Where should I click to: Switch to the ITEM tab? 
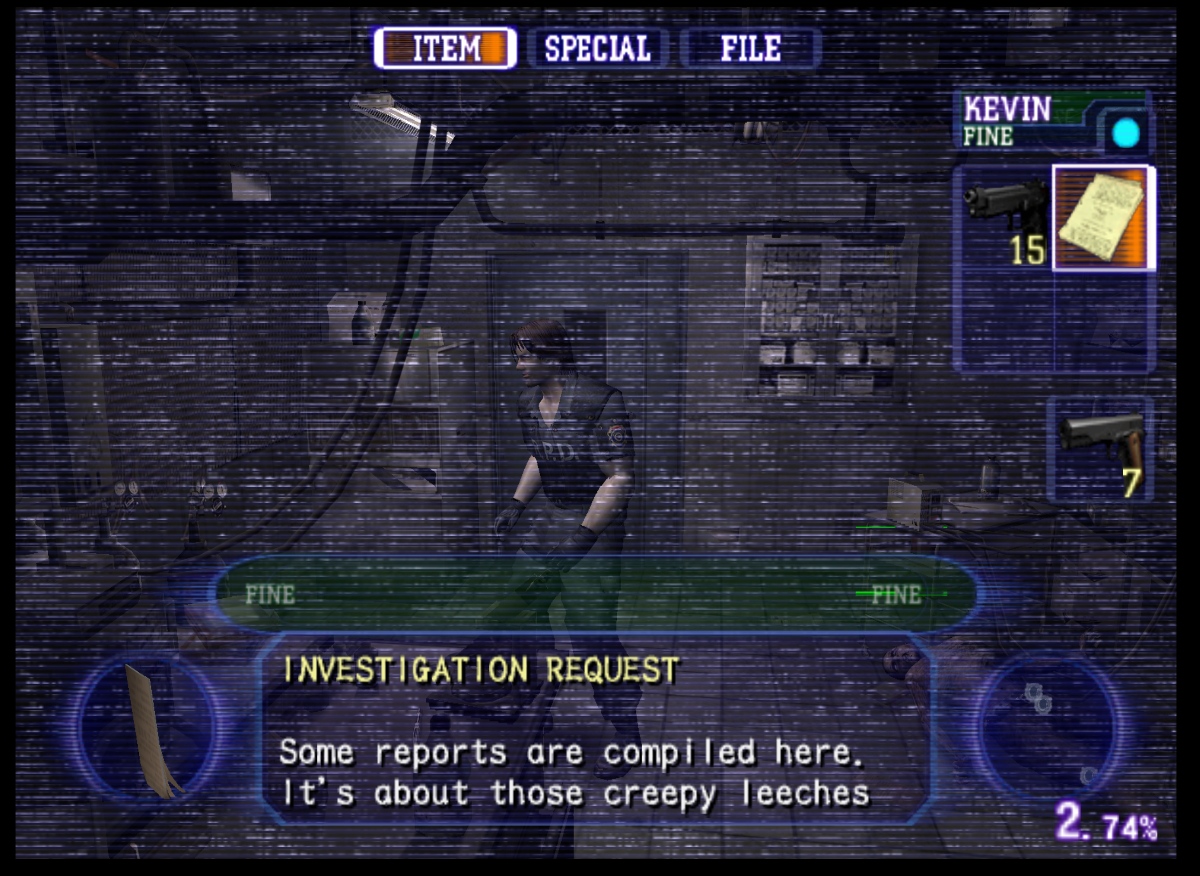point(445,48)
